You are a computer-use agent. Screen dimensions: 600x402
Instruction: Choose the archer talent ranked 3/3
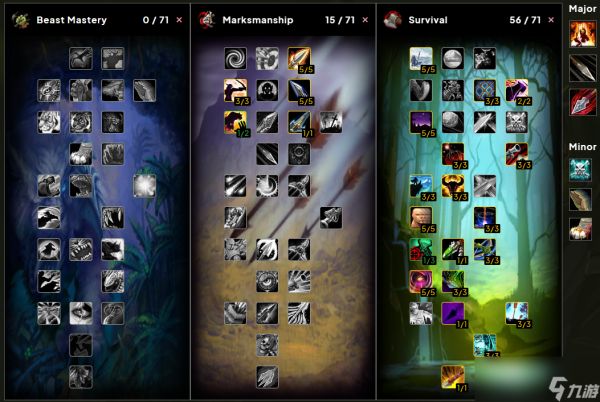point(236,91)
